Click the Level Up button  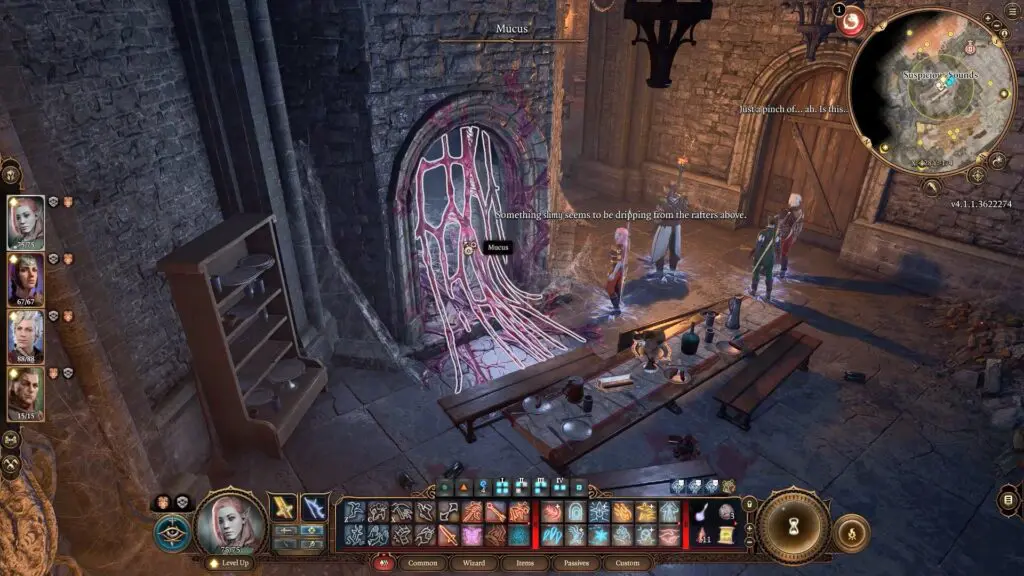coord(230,563)
